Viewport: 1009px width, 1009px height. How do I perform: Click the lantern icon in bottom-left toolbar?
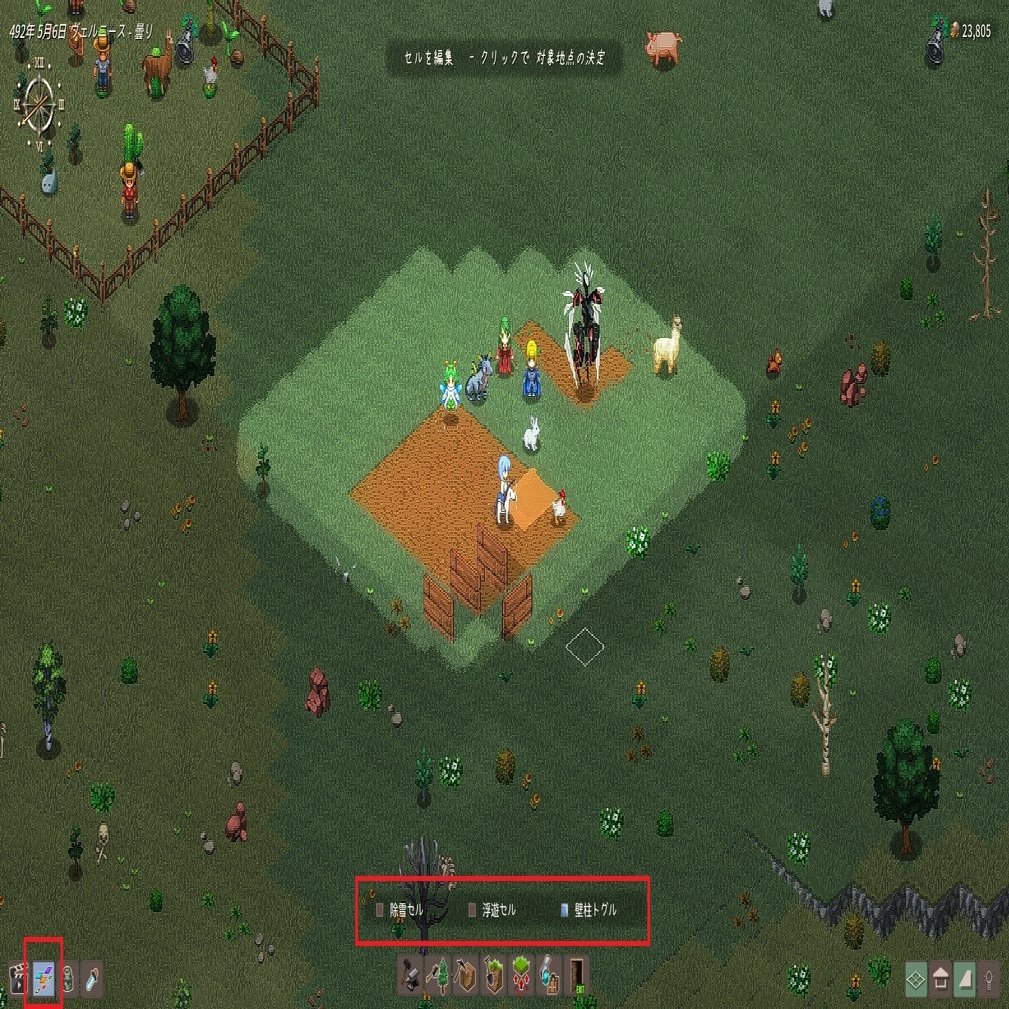(x=68, y=978)
